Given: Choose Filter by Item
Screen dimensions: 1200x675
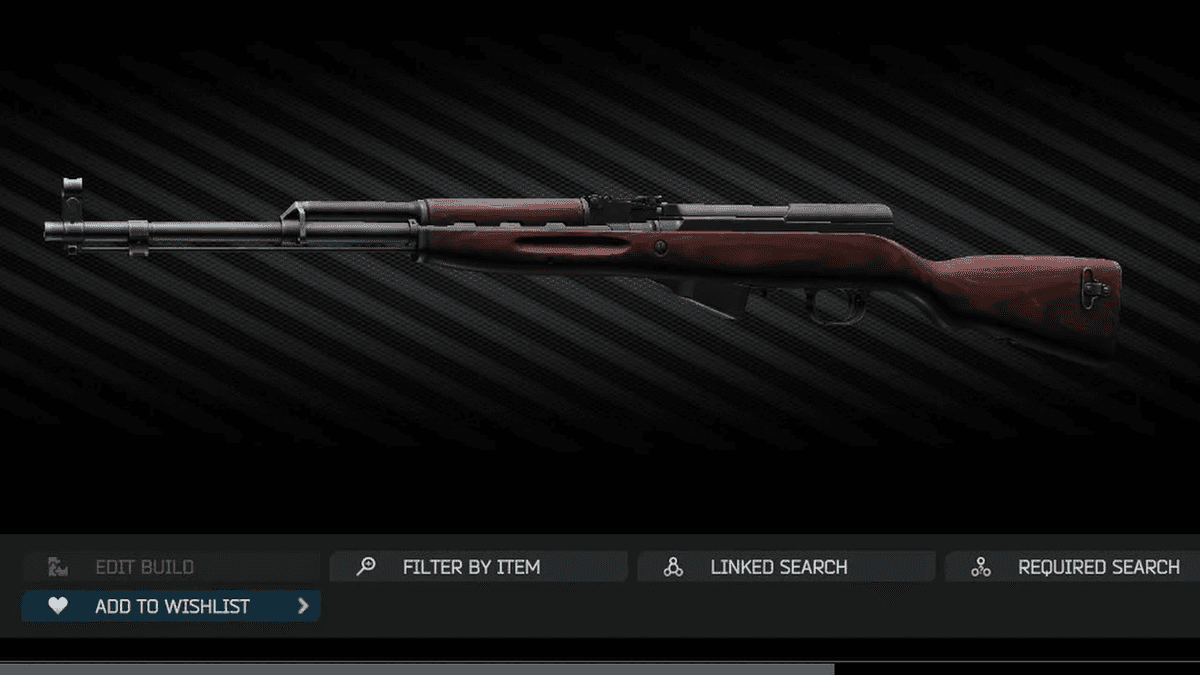Looking at the screenshot, I should point(471,567).
